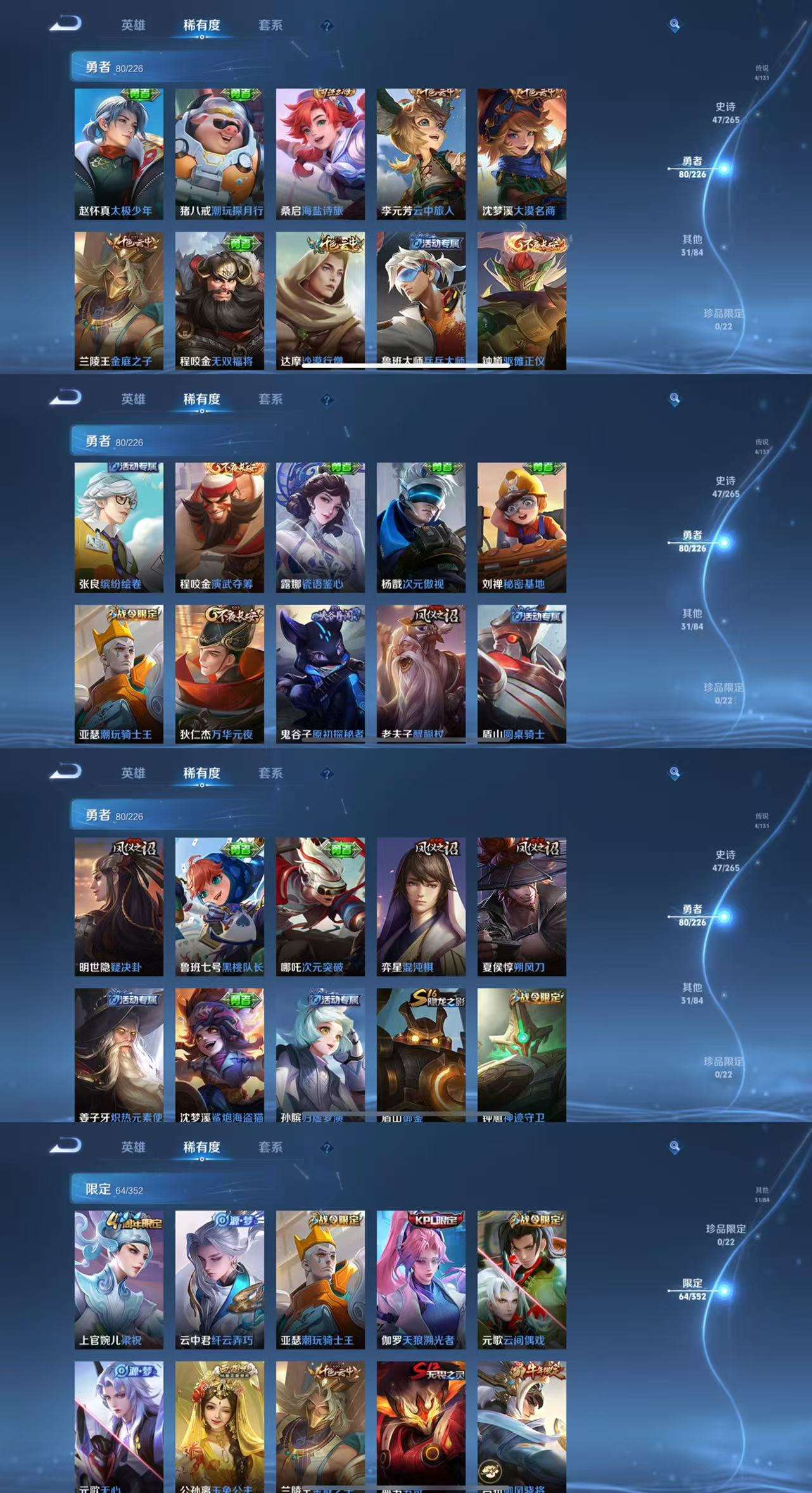View the 李元芳 云中旅人 skin card
The image size is (812, 1493).
coord(421,154)
